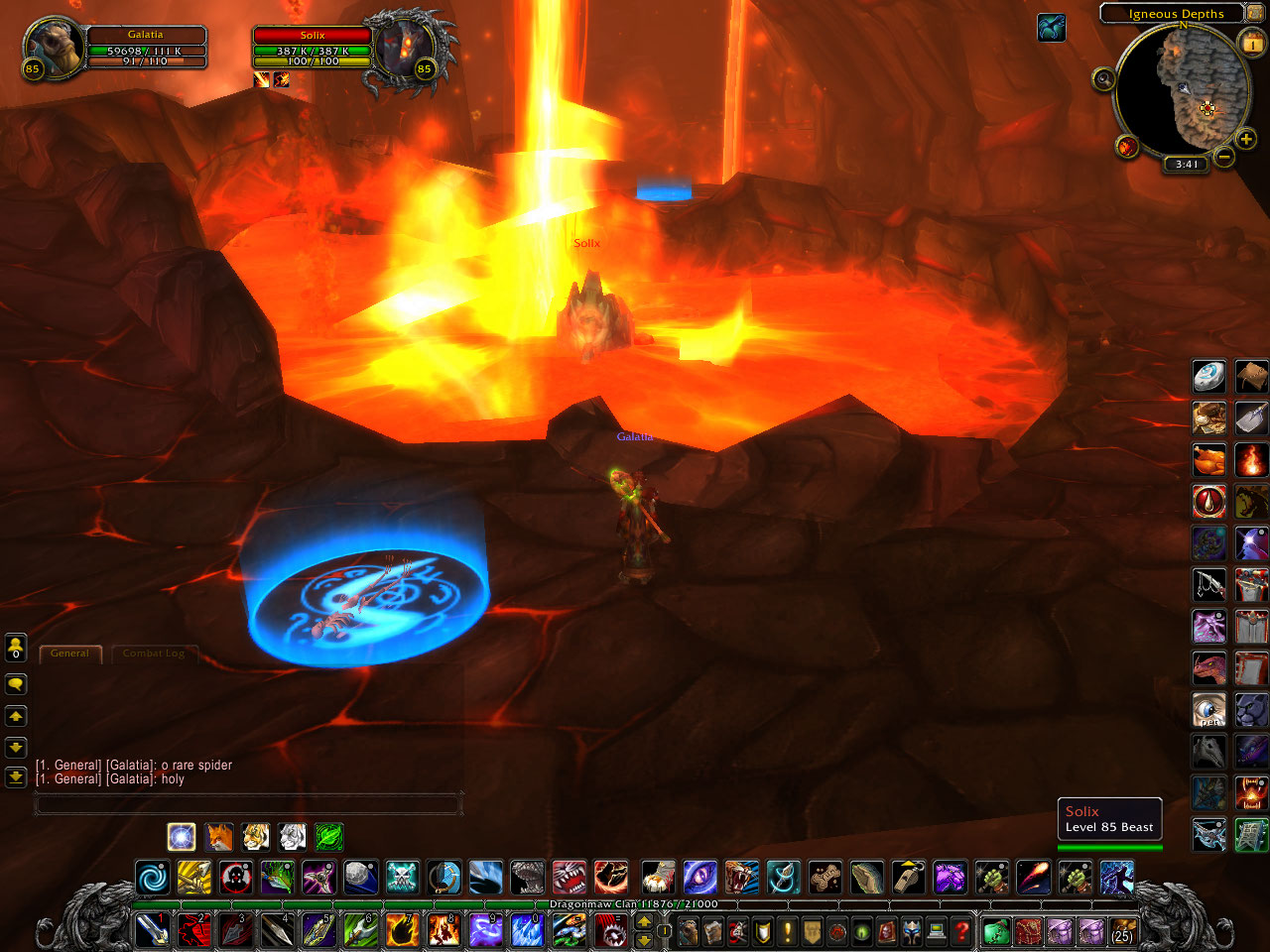The height and width of the screenshot is (952, 1270).
Task: Open the red question mark help button
Action: tap(960, 931)
